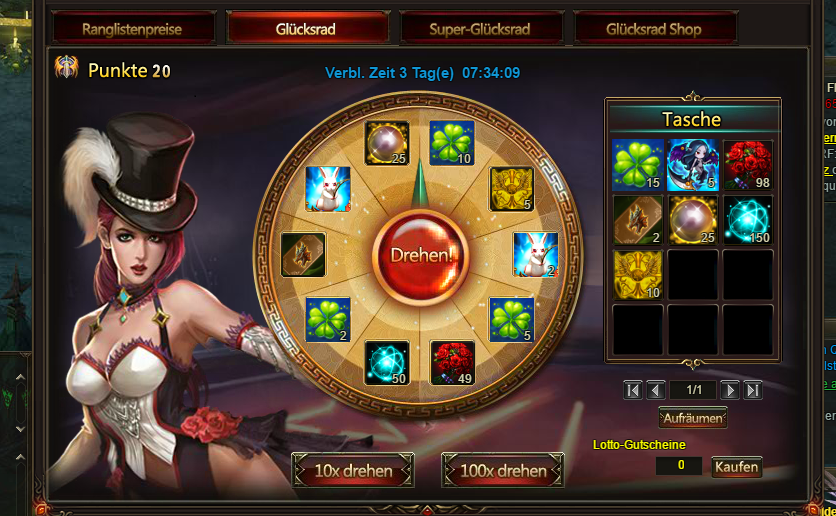Pick the cyan orb stack of 150
Screen dimensions: 836x516
[747, 219]
